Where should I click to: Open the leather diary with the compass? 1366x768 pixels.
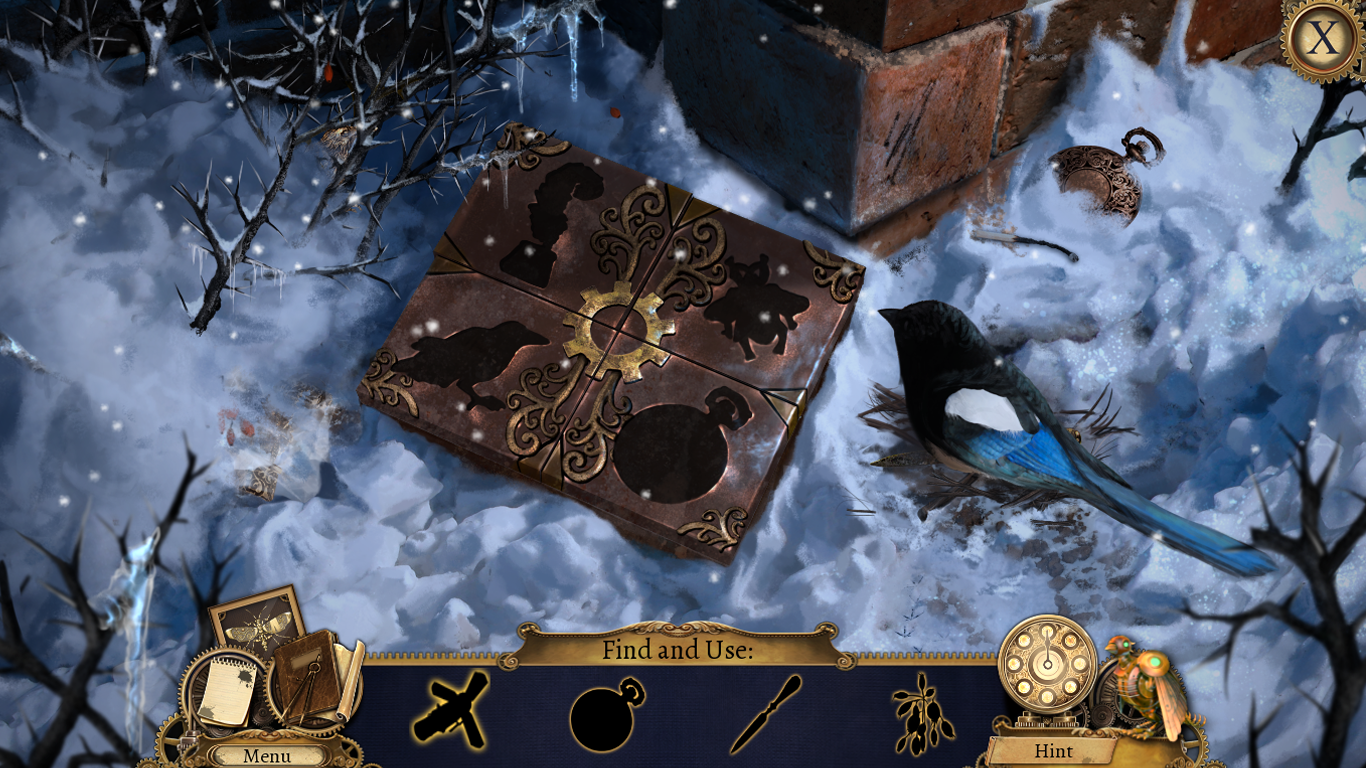click(x=307, y=675)
